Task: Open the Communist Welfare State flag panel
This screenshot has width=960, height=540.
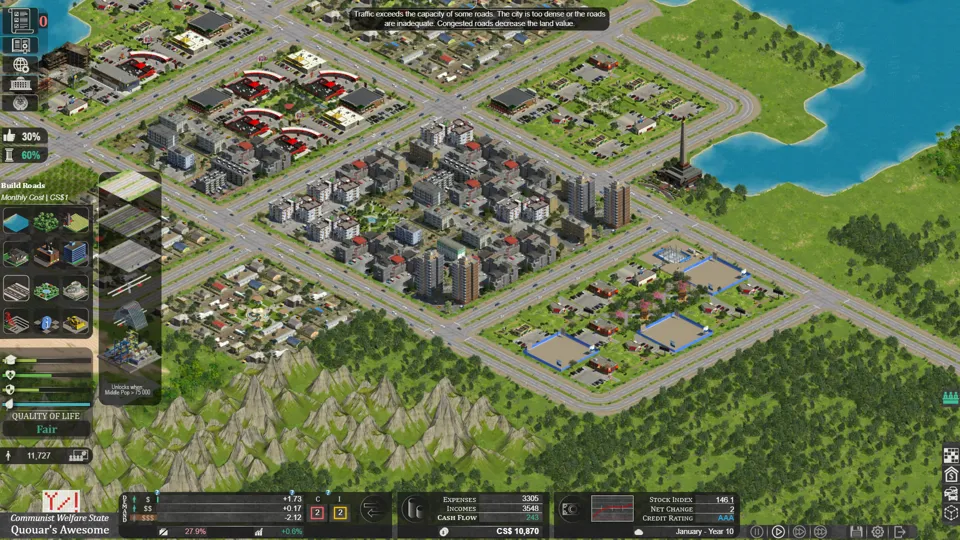Action: point(60,501)
